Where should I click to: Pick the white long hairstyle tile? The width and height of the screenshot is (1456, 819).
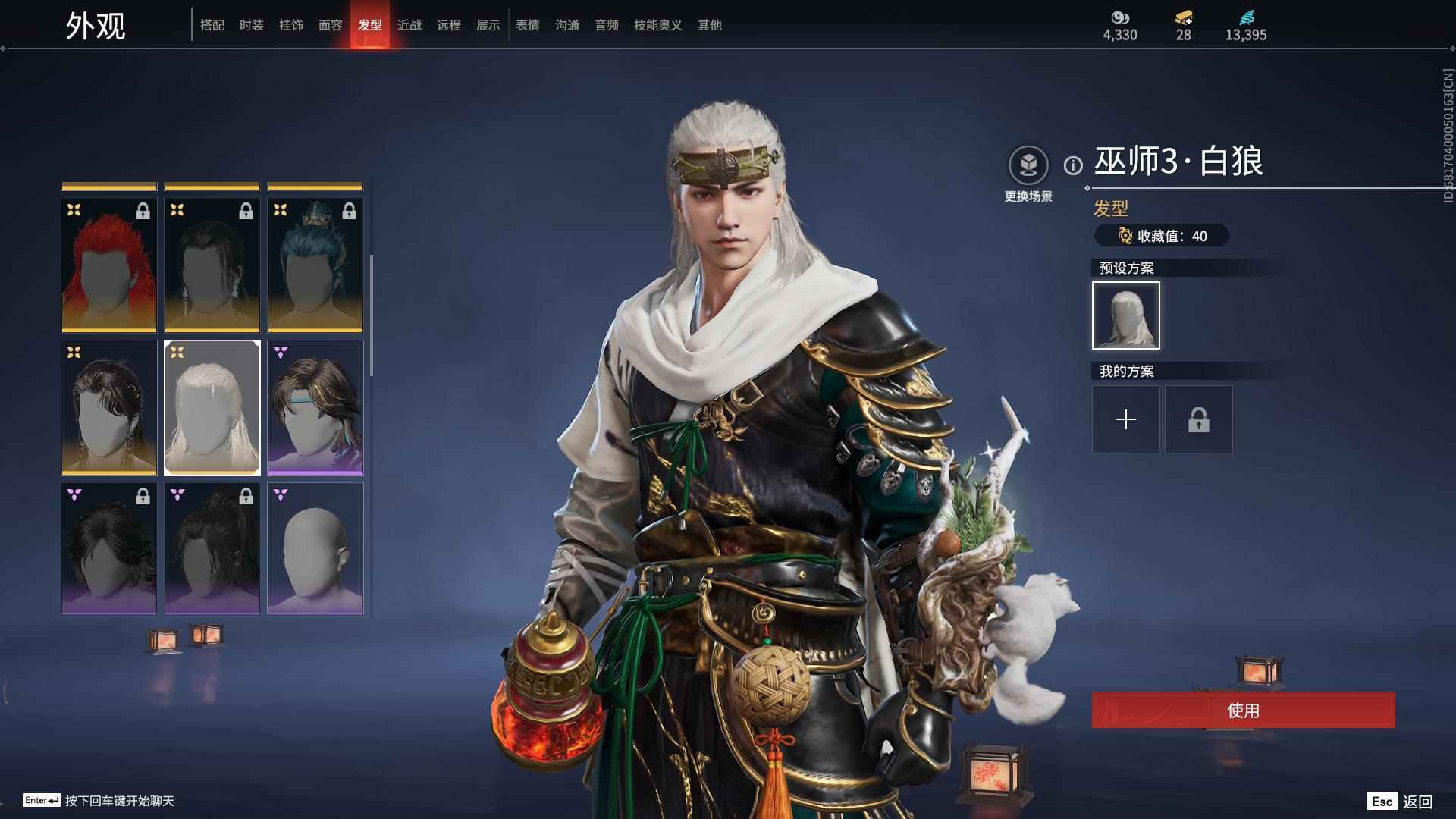click(x=212, y=408)
